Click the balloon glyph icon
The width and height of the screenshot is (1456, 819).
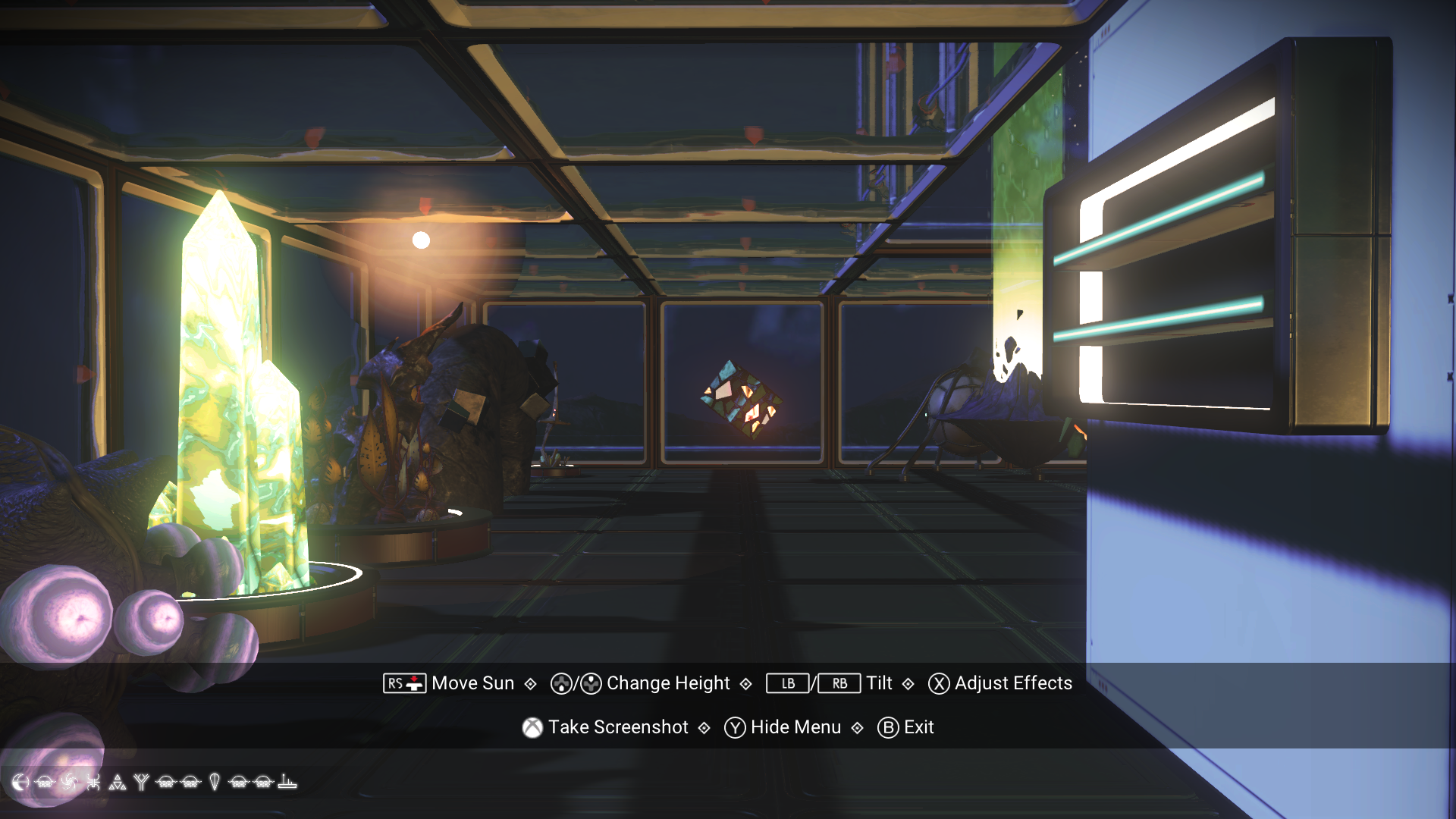pyautogui.click(x=214, y=782)
